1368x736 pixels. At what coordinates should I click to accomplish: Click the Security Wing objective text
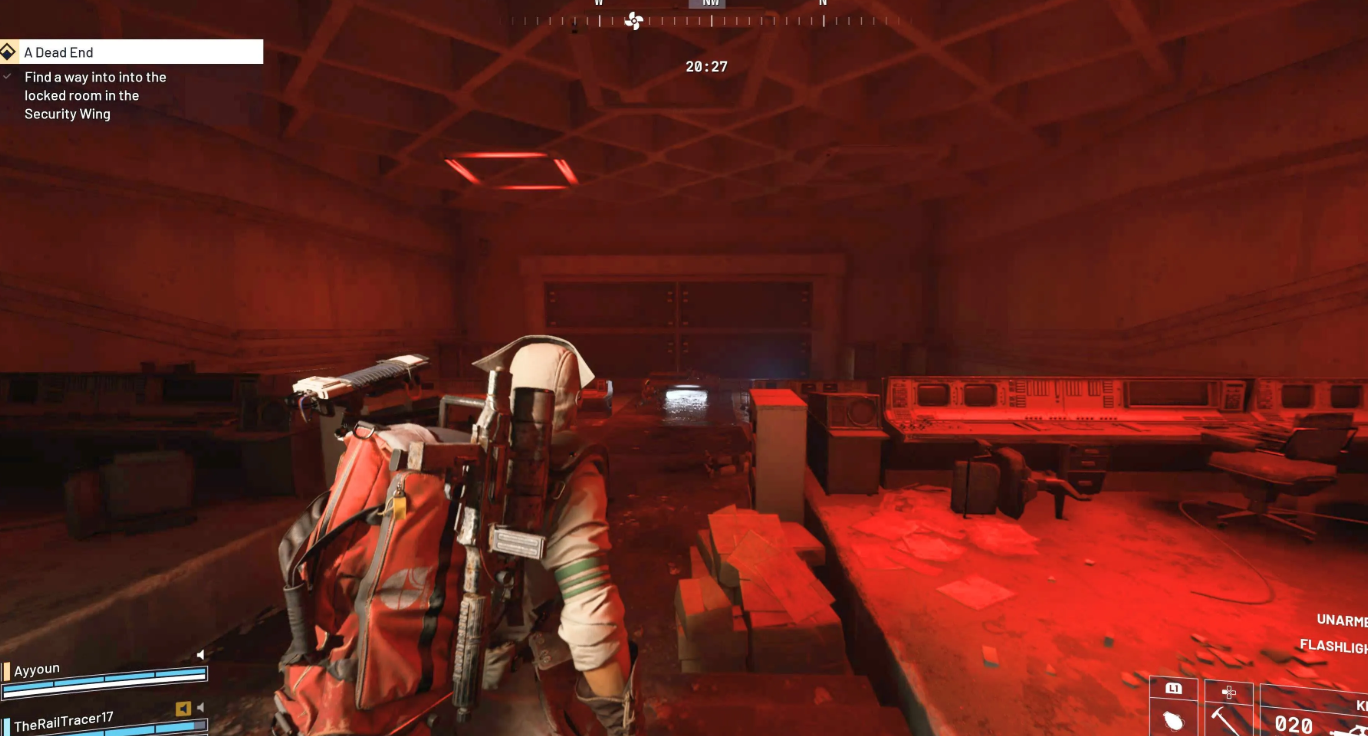pos(95,95)
